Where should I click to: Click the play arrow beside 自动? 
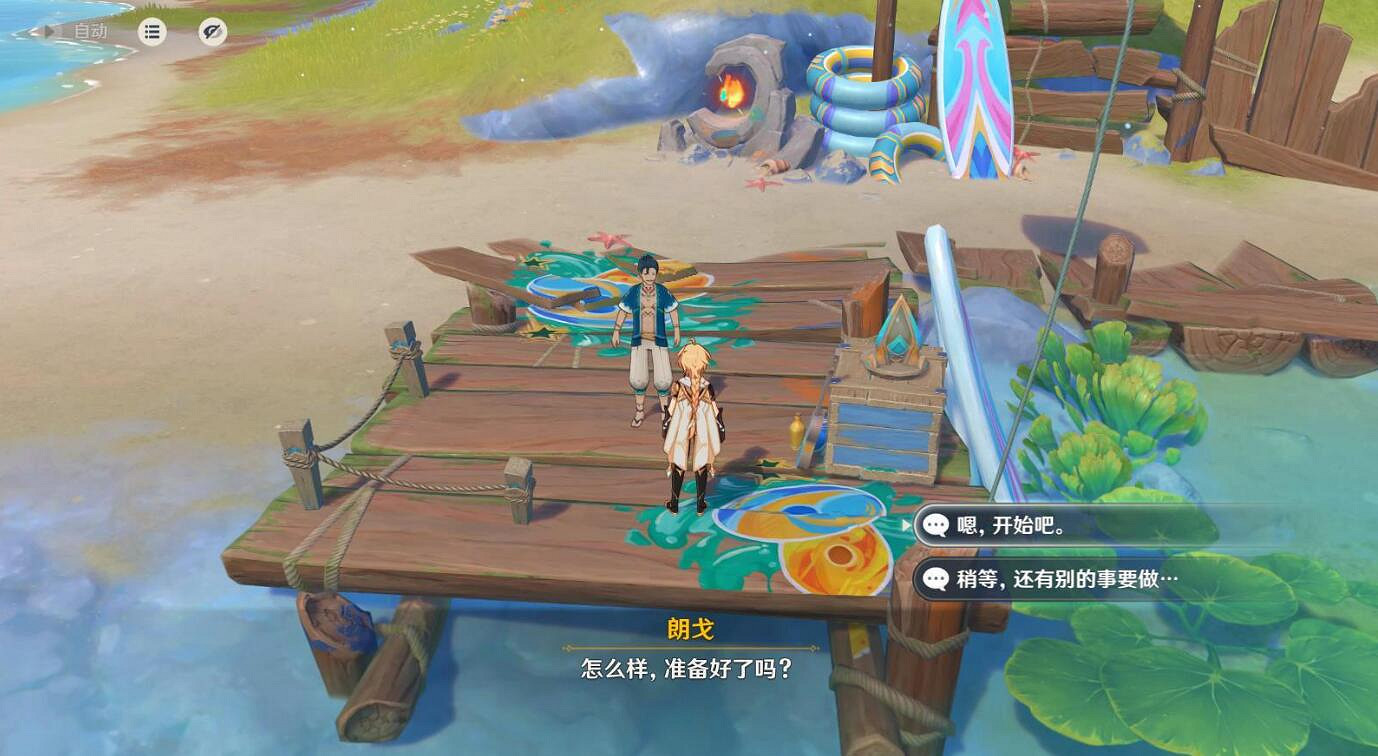(x=48, y=30)
